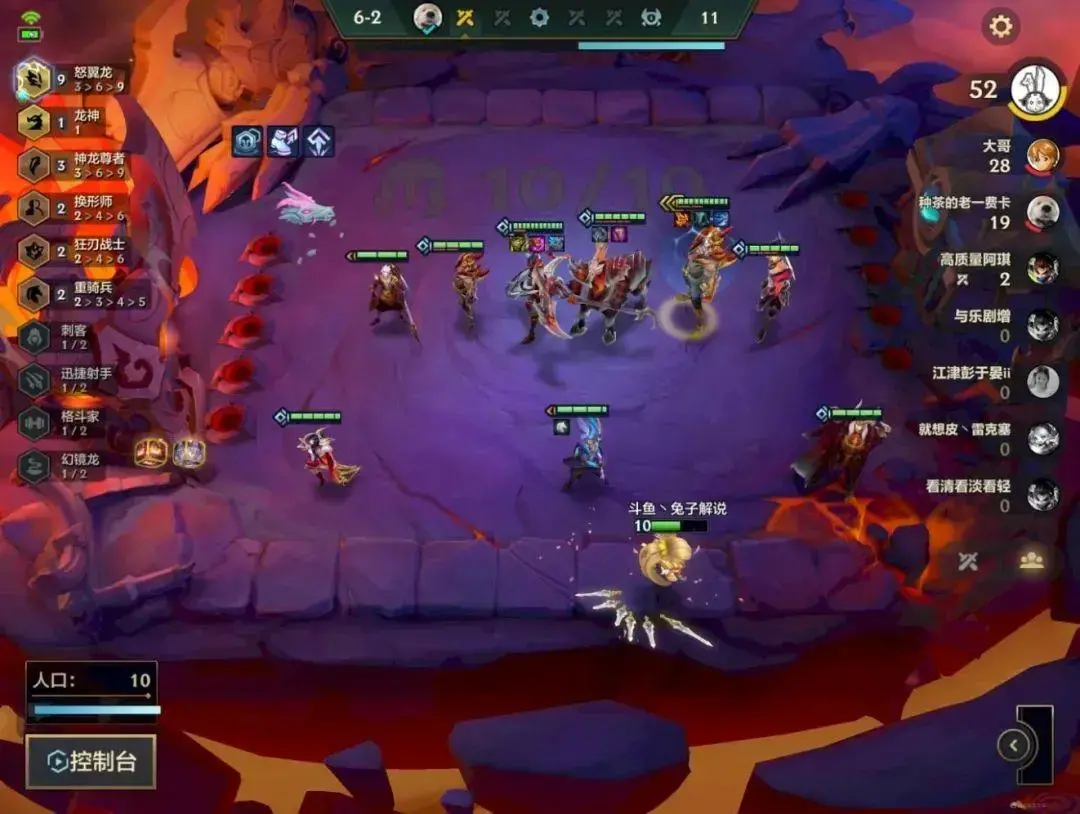
Task: Tap the 控制台 console button
Action: tap(91, 762)
